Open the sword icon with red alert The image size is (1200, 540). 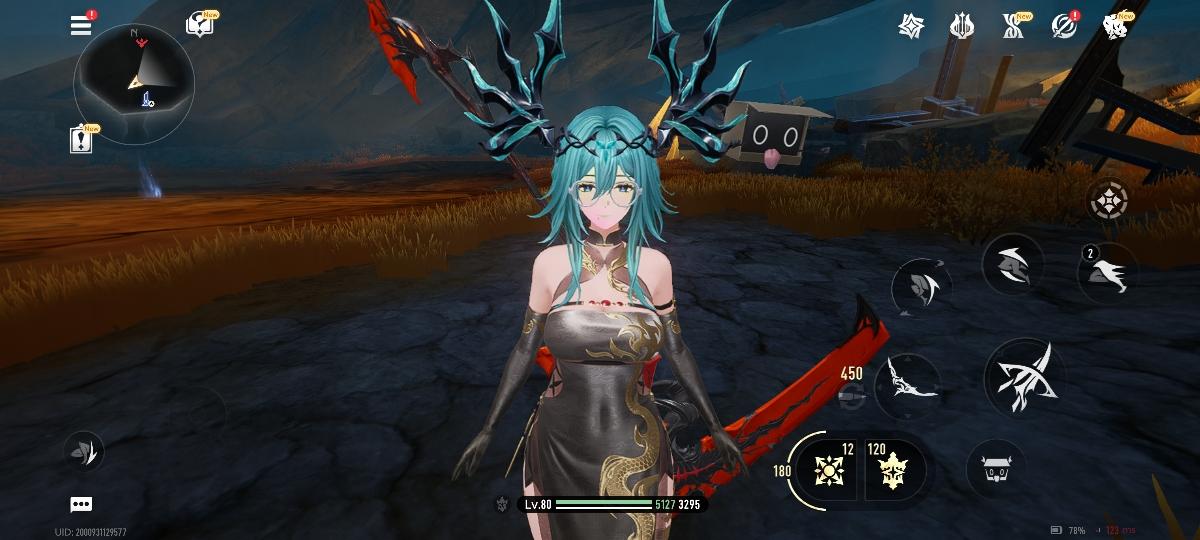1064,26
